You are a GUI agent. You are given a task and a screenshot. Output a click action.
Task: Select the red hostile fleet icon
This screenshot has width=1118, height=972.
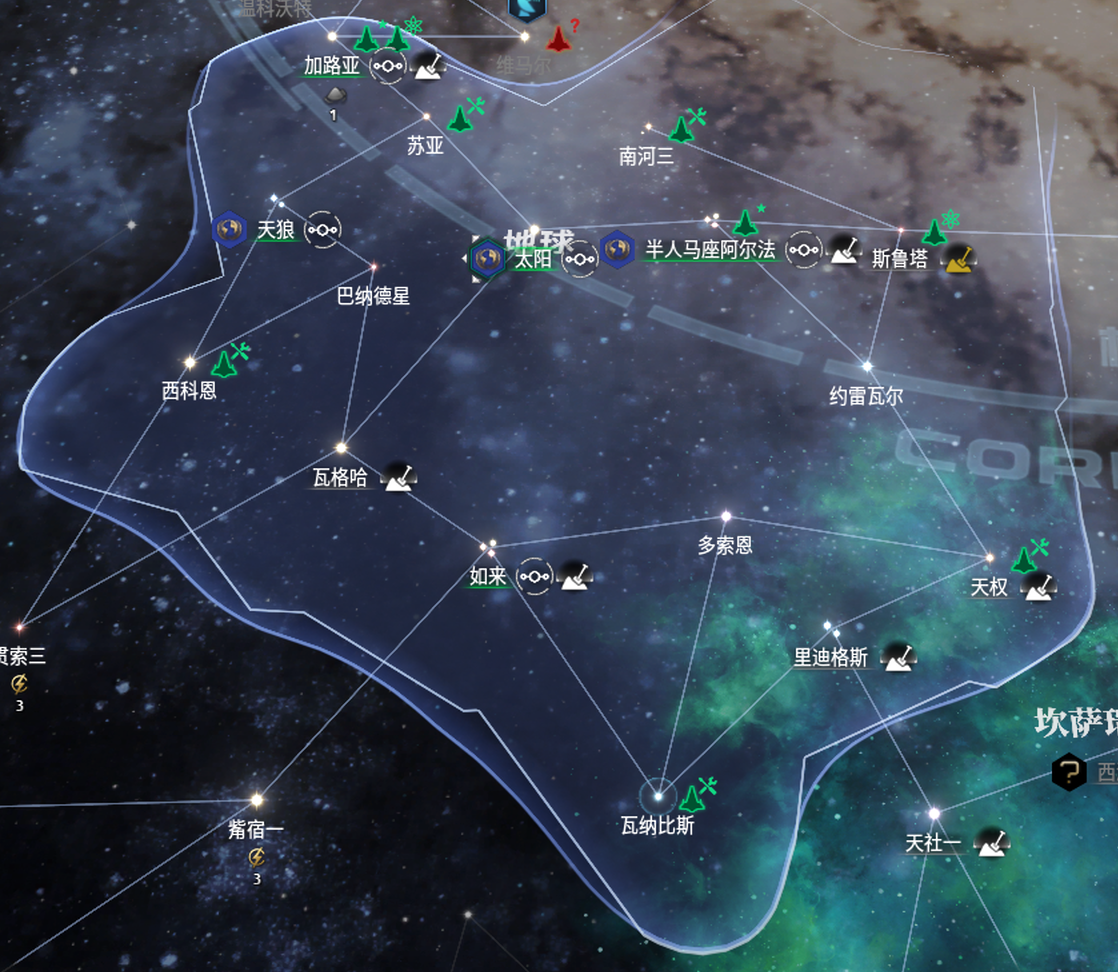pos(559,39)
